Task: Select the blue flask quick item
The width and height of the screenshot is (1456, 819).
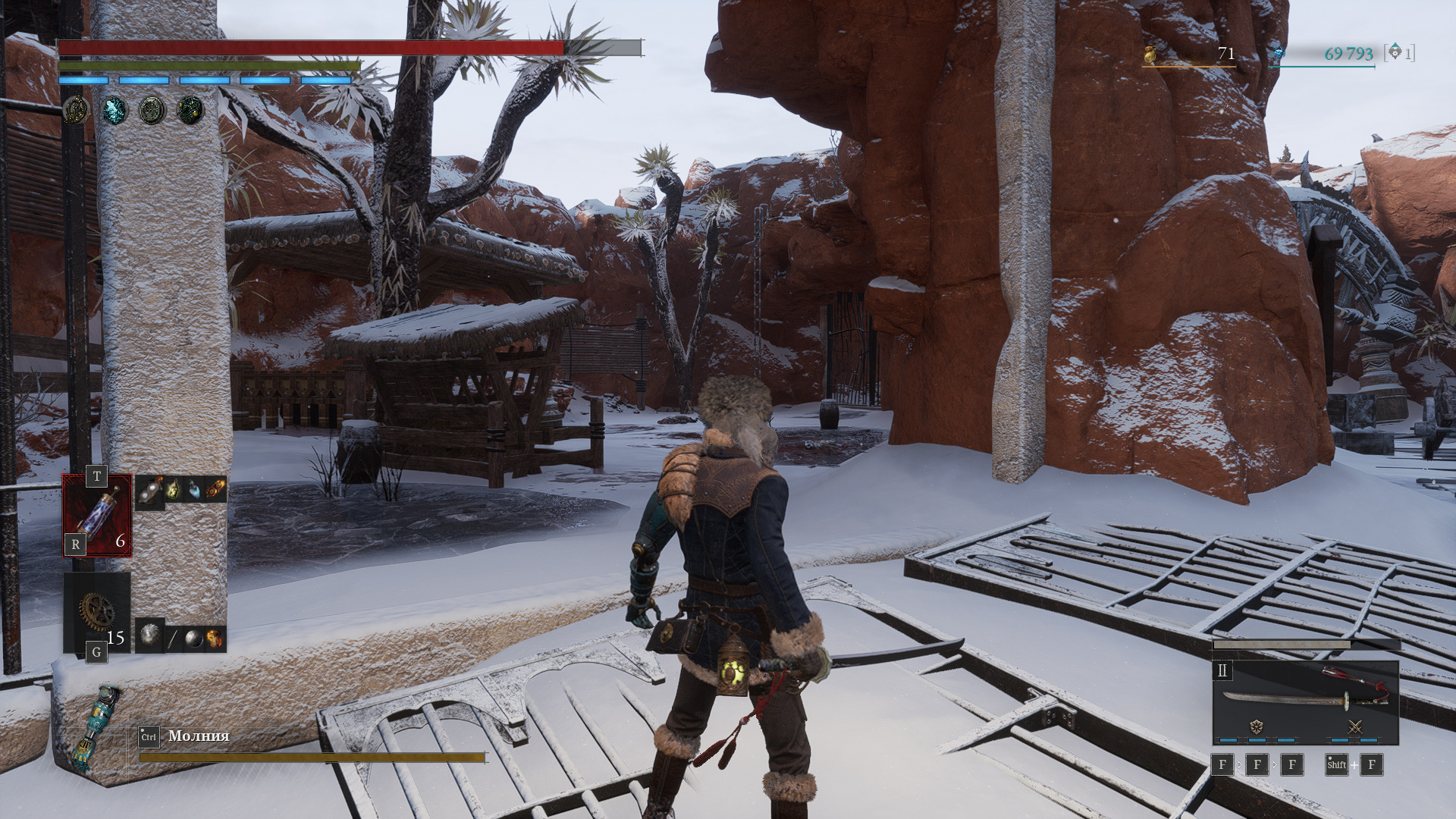Action: point(195,490)
